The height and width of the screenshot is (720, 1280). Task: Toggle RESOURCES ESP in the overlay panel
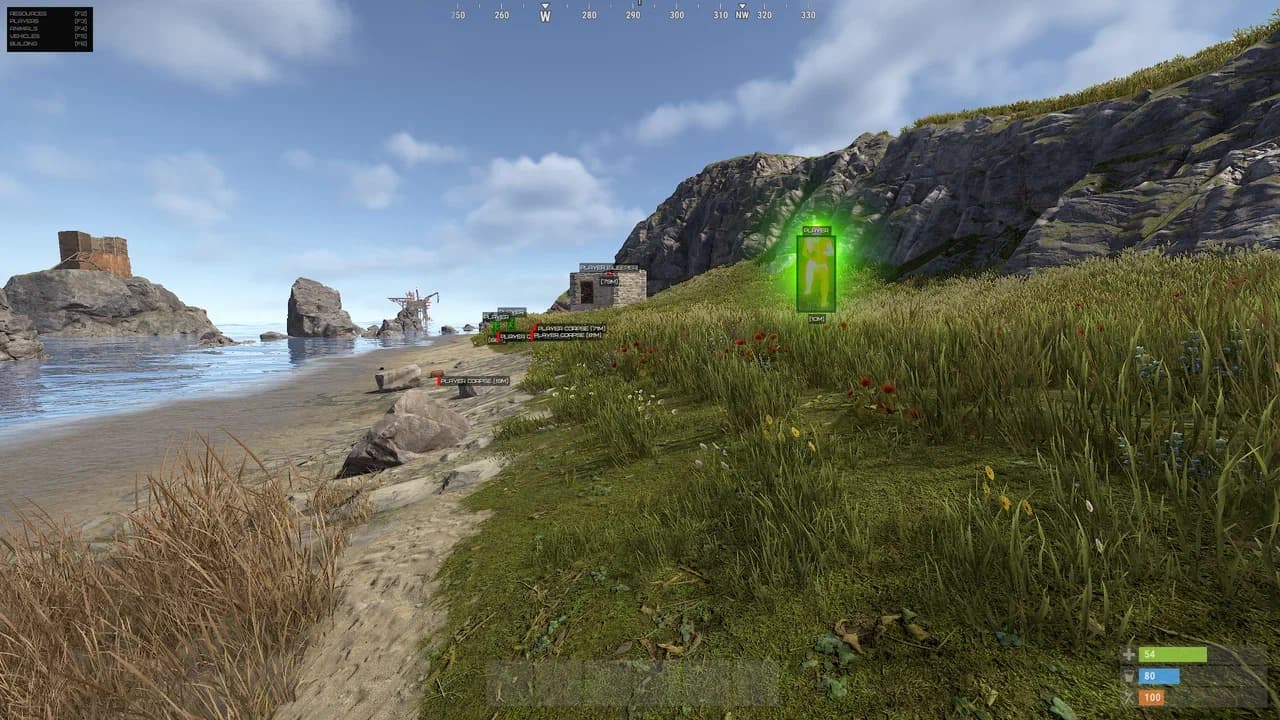pyautogui.click(x=28, y=14)
